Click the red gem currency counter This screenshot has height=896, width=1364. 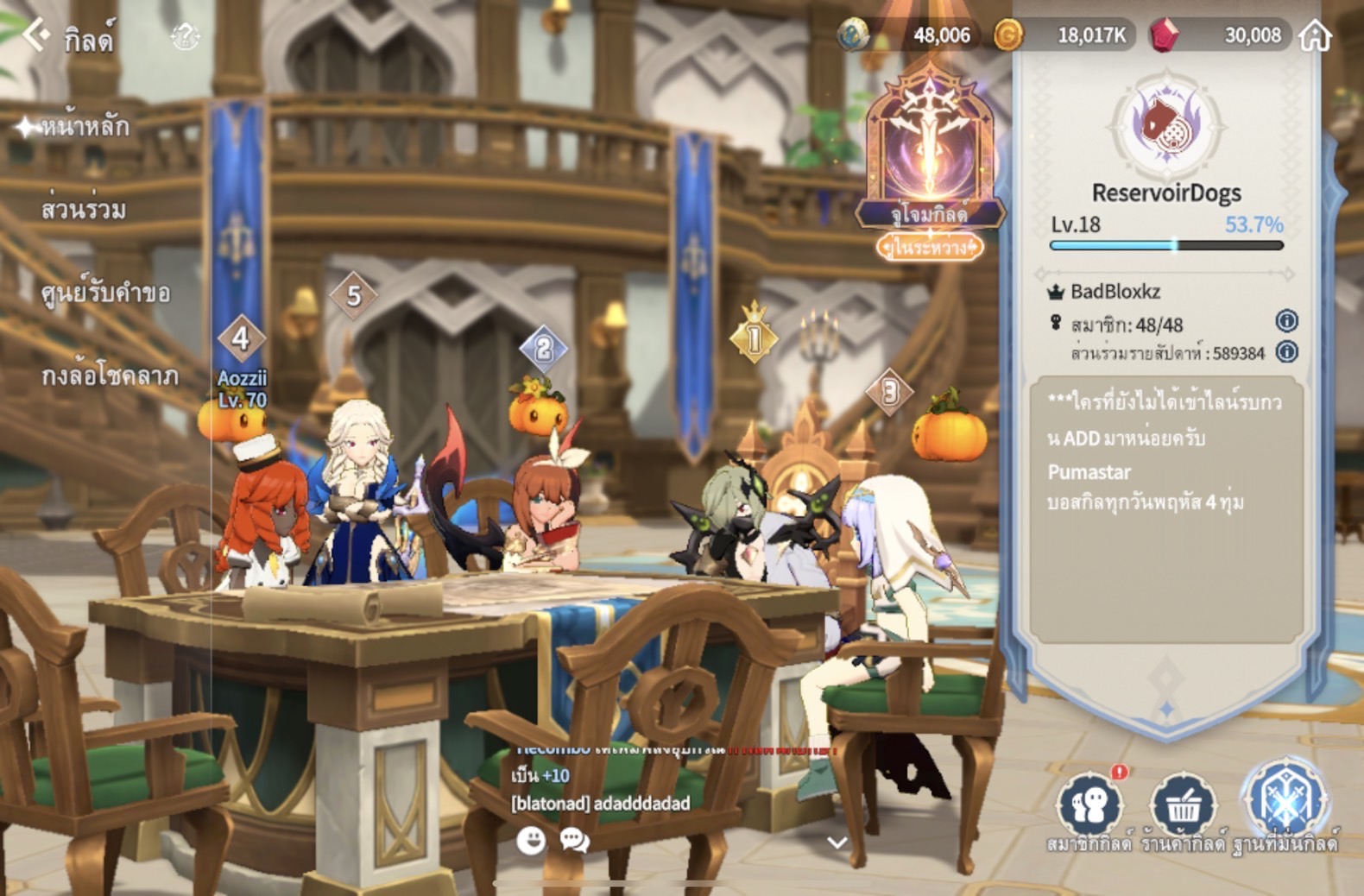click(1221, 35)
